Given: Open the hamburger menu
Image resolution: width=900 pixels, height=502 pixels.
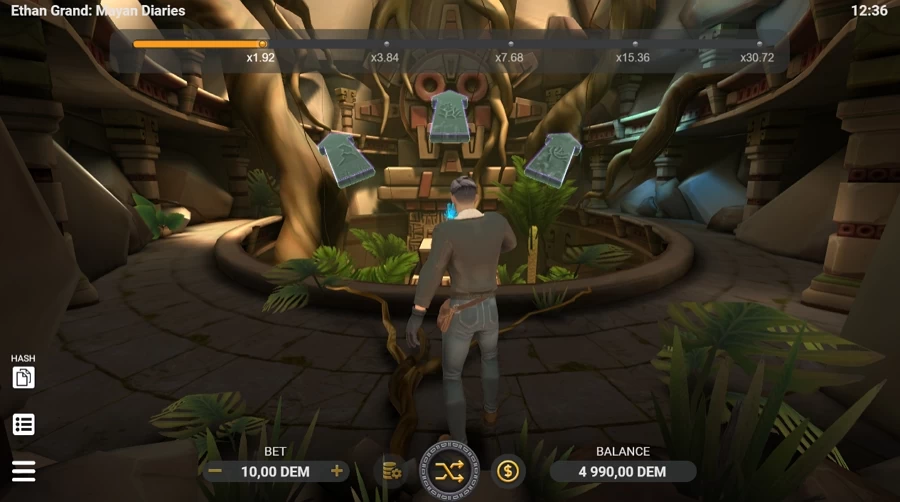Looking at the screenshot, I should click(23, 470).
